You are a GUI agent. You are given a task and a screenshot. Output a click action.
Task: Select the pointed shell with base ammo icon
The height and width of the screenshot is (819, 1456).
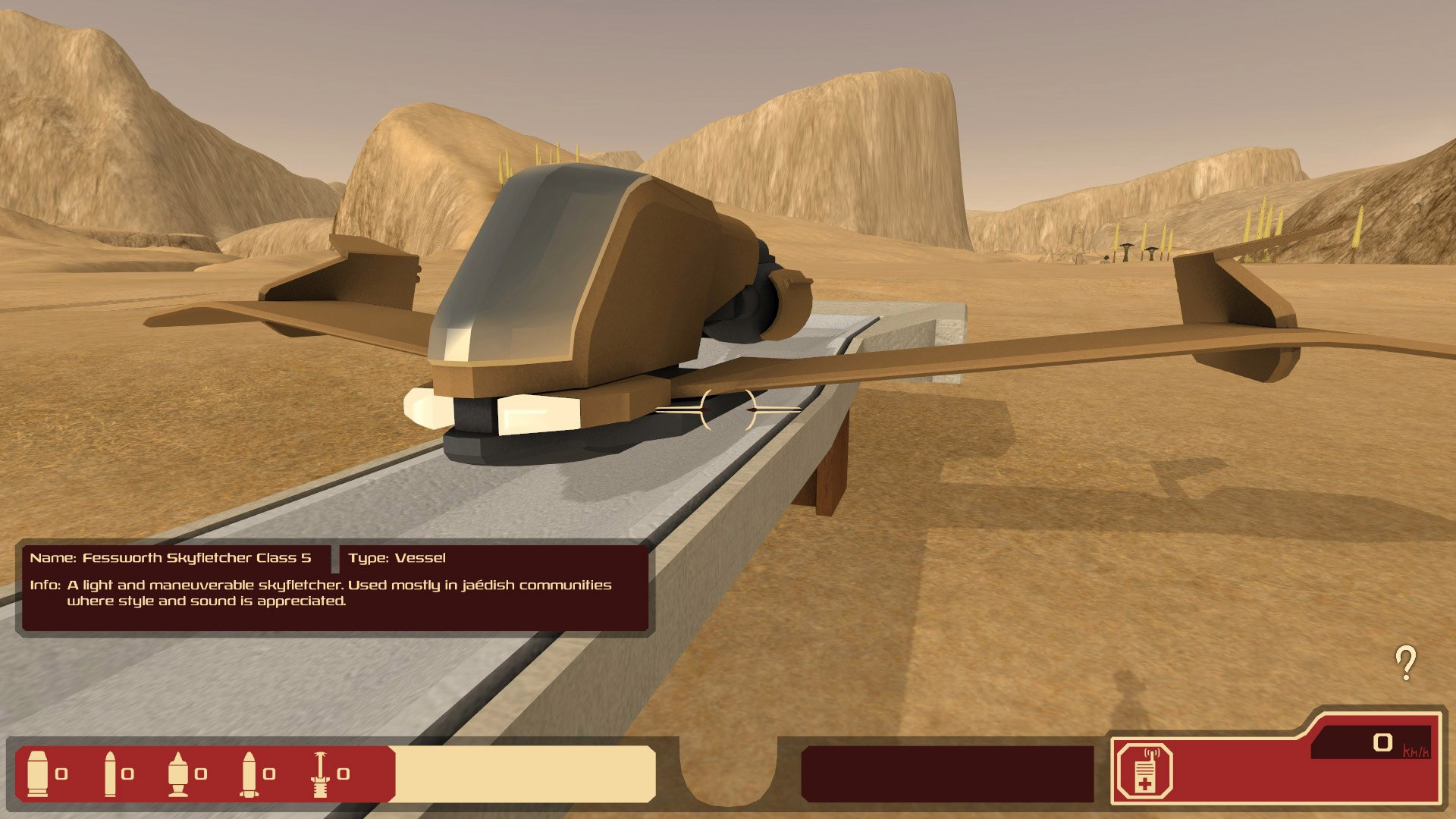(178, 773)
